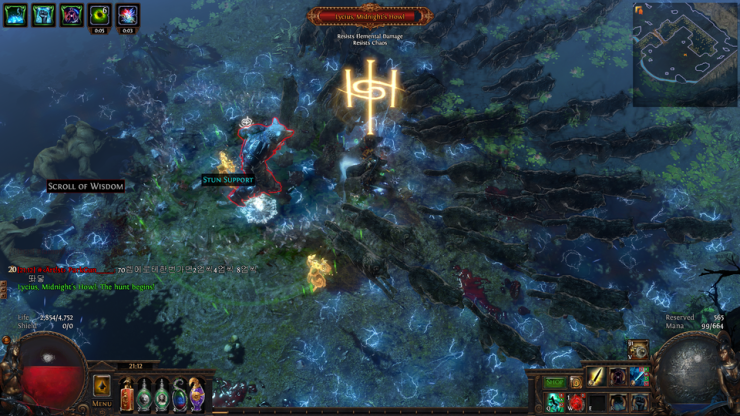Click the multicolored burst buff icon
The image size is (740, 416).
tap(127, 15)
